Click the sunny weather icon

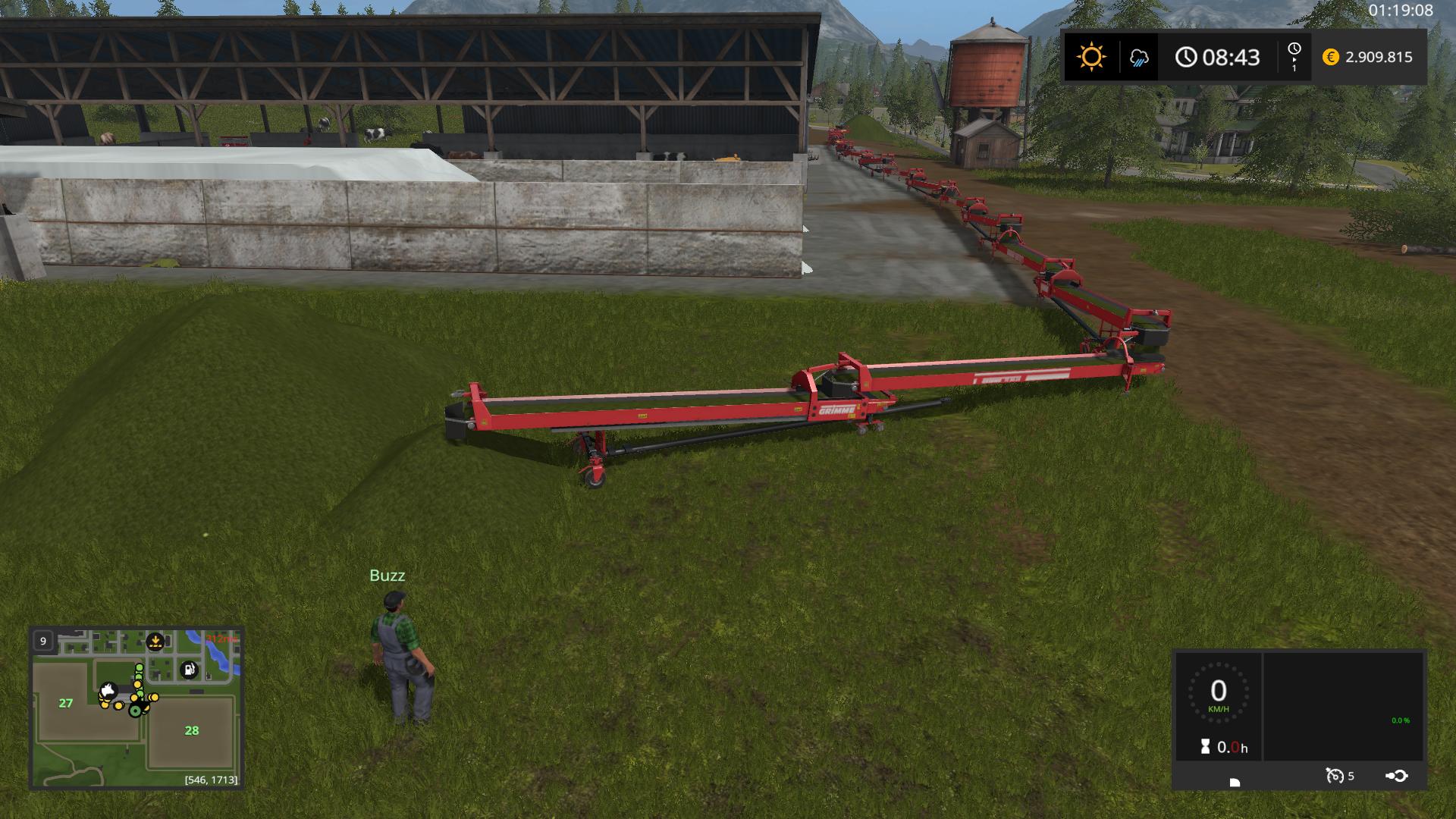(1091, 57)
